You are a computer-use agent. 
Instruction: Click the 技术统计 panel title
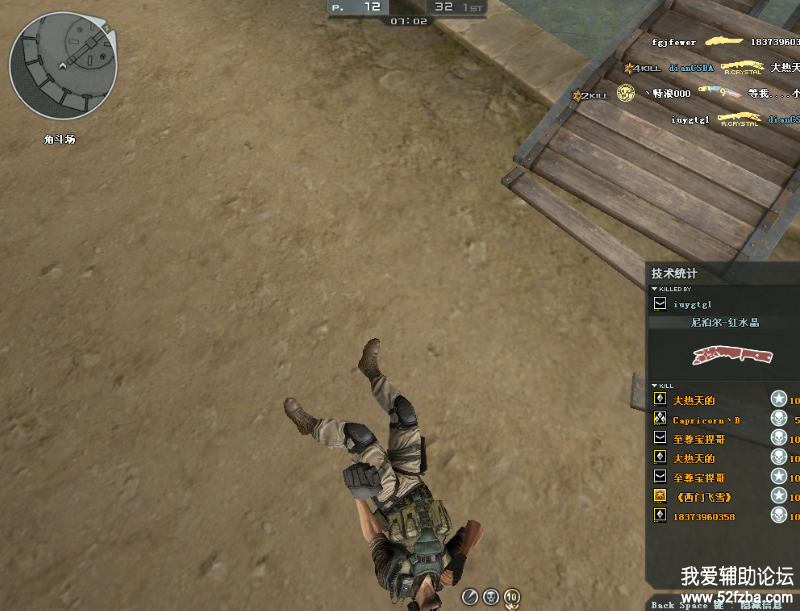(x=674, y=273)
